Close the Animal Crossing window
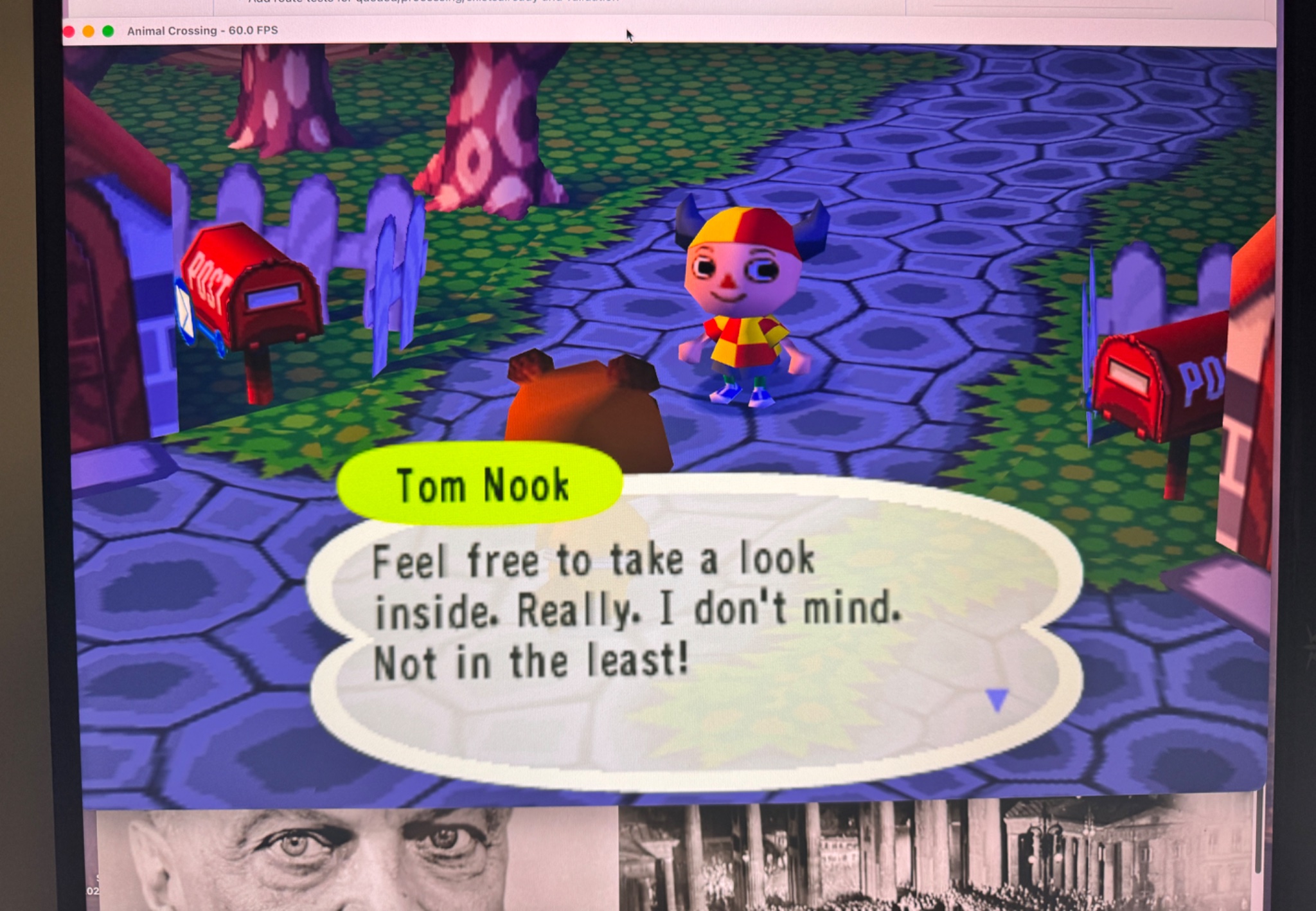This screenshot has height=911, width=1316. click(x=69, y=32)
